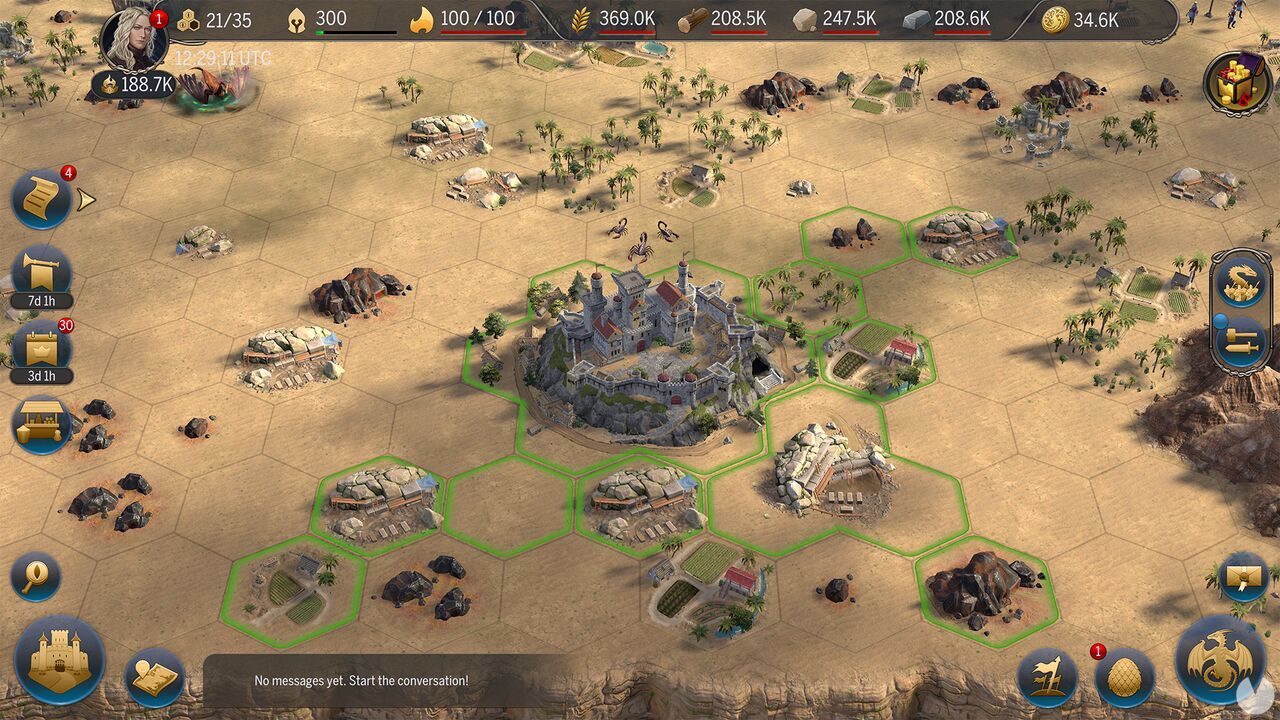This screenshot has width=1280, height=720.
Task: Select the magnifying glass search tool
Action: pyautogui.click(x=38, y=577)
